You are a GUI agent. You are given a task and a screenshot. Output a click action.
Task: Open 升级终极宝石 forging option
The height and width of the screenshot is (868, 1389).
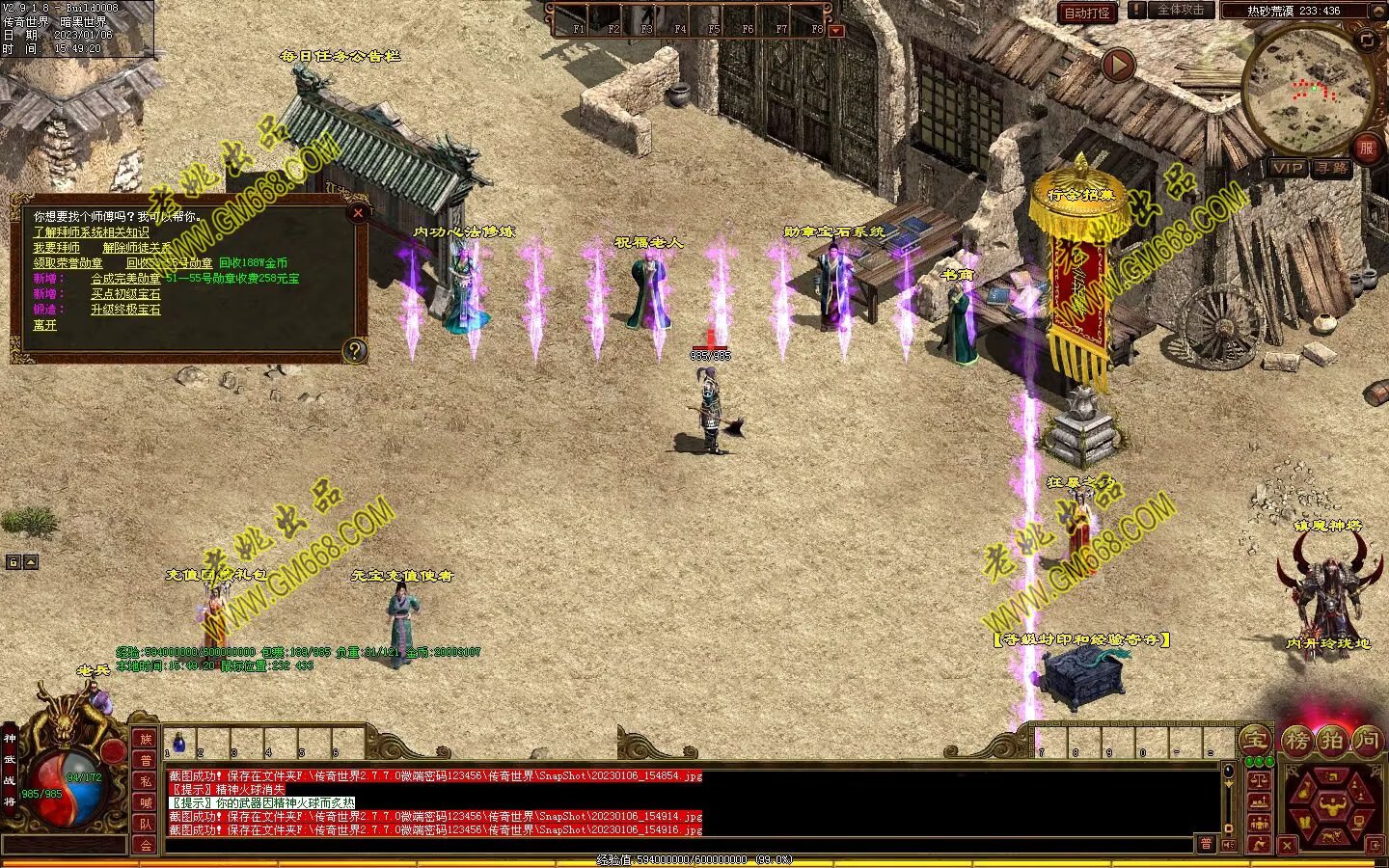[x=125, y=310]
